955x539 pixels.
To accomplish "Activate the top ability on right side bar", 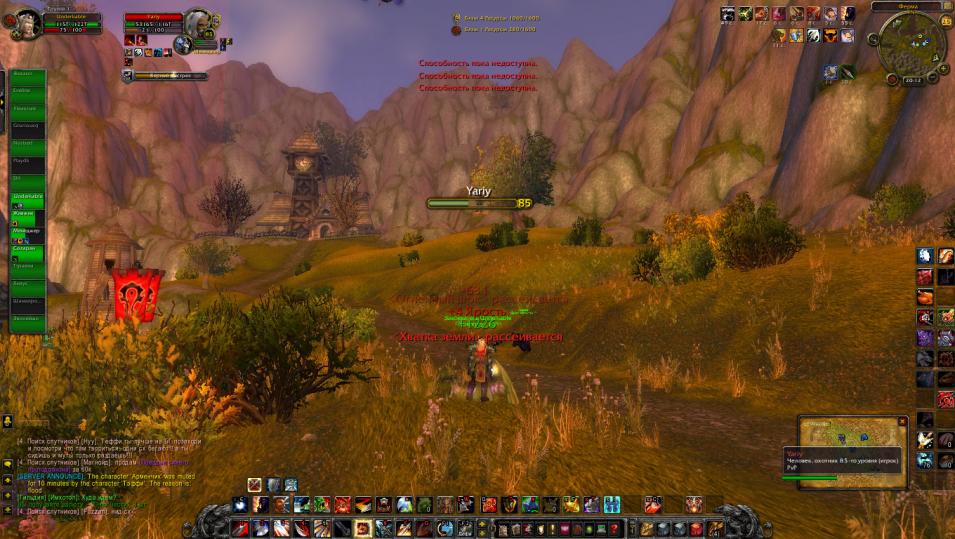I will click(925, 256).
